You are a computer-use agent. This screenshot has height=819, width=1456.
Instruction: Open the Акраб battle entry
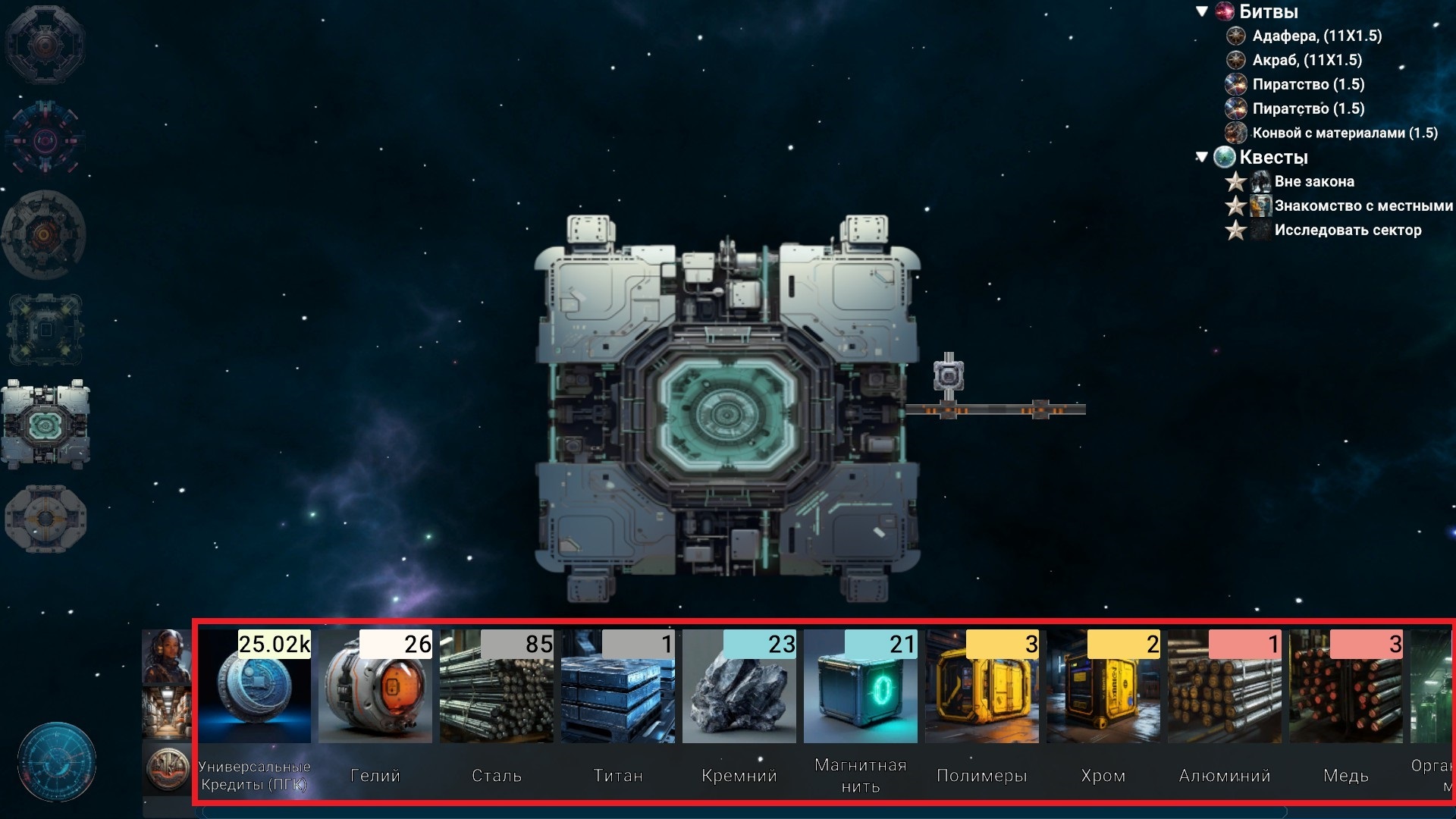(1307, 60)
